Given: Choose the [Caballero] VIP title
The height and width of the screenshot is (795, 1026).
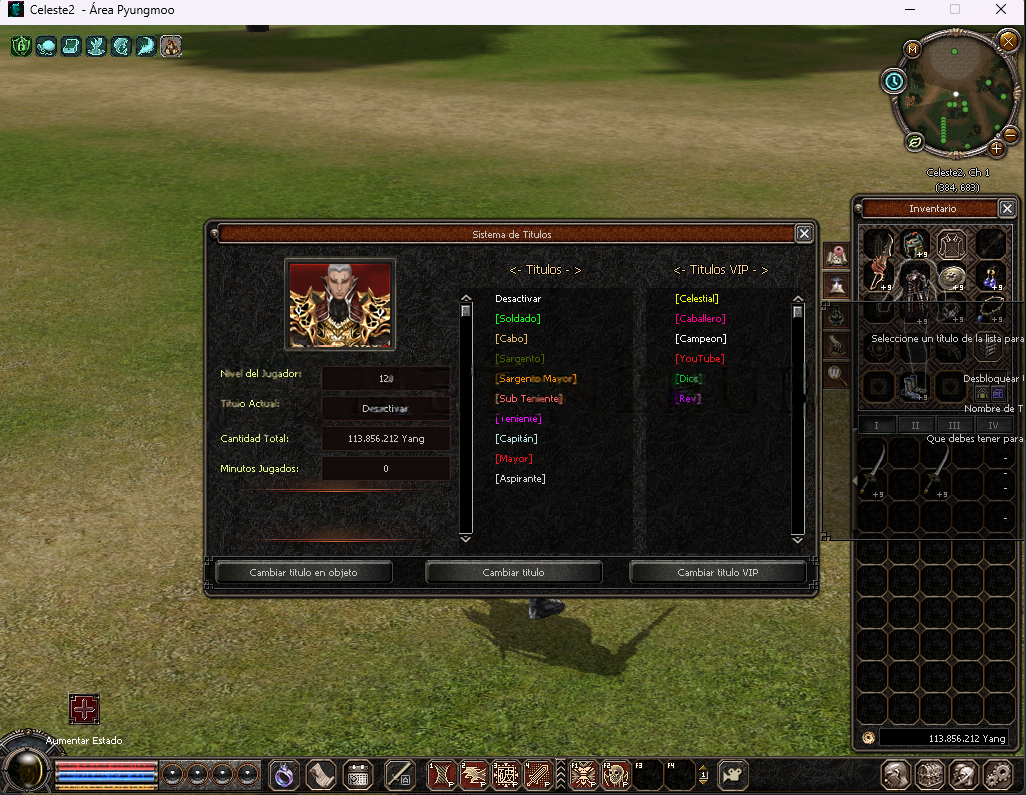Looking at the screenshot, I should pyautogui.click(x=700, y=319).
